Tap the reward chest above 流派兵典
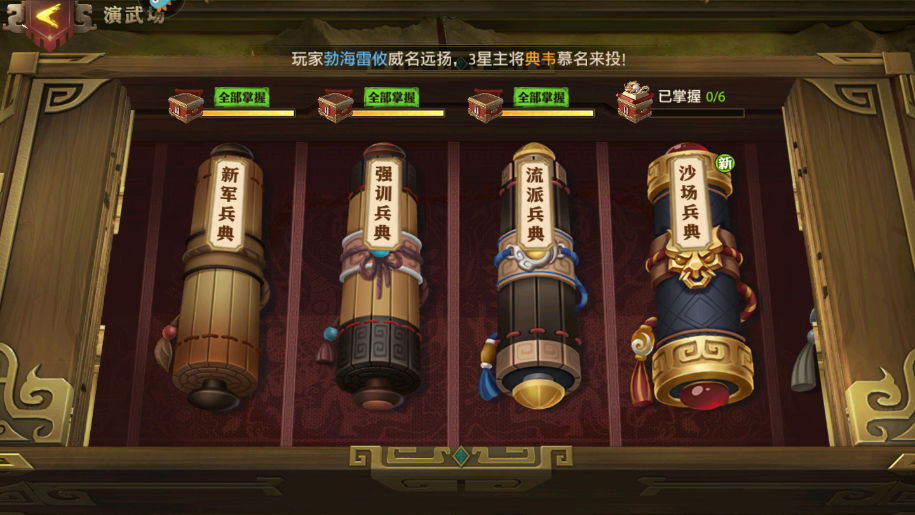The image size is (915, 515). [485, 105]
